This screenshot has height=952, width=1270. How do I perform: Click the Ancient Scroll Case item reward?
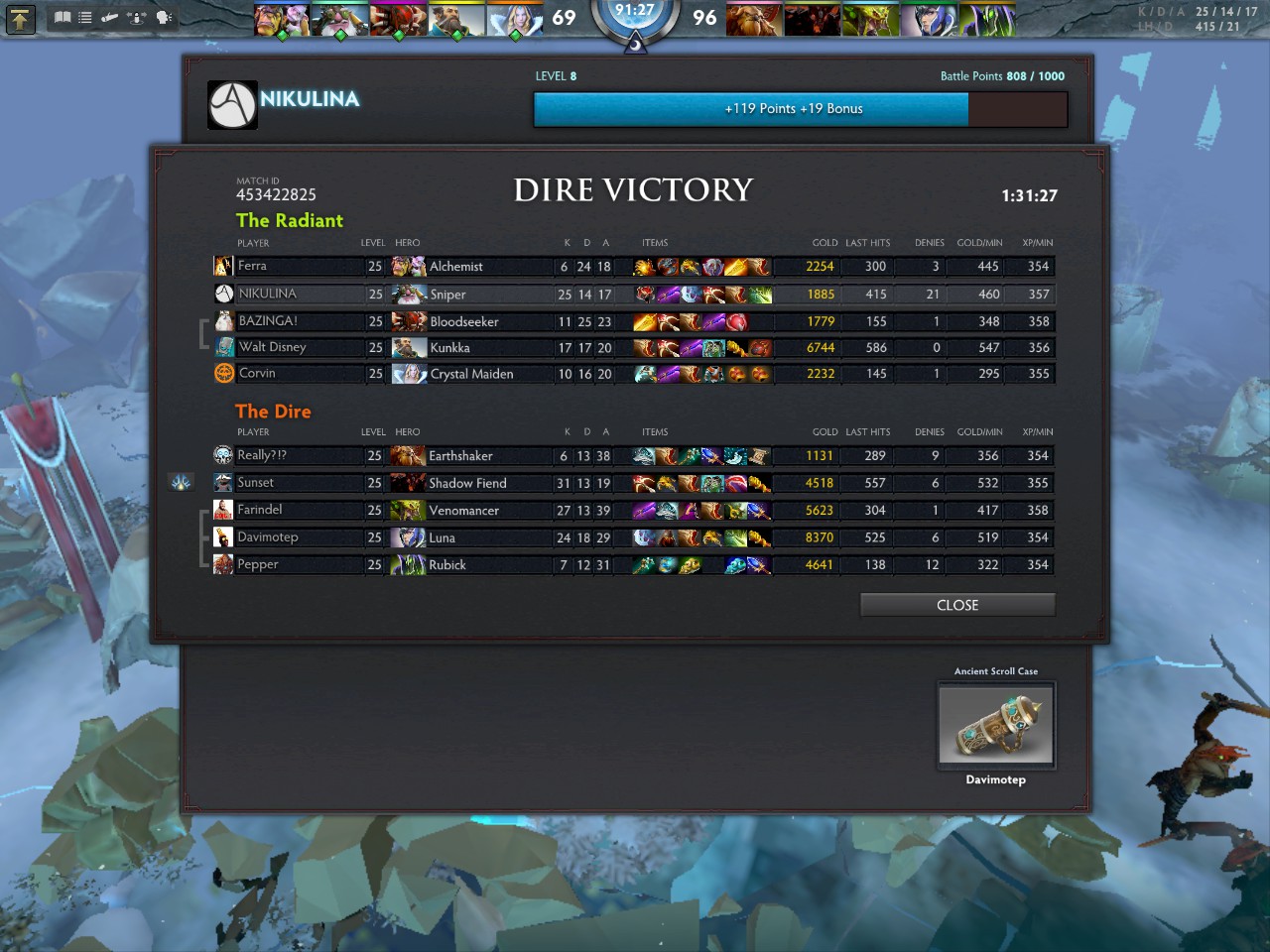[996, 724]
